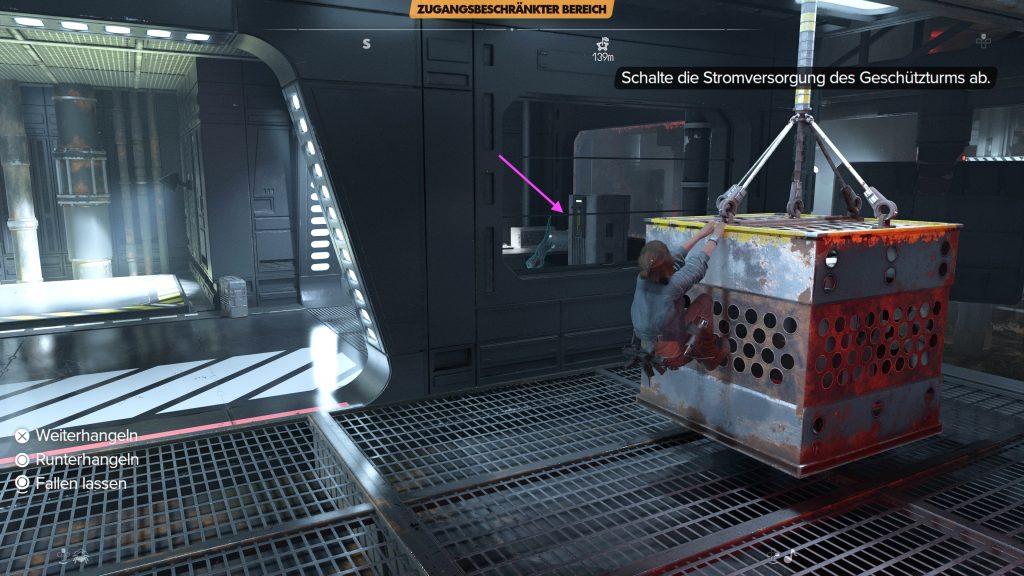Click the D-pad quick-select icon

pos(984,40)
